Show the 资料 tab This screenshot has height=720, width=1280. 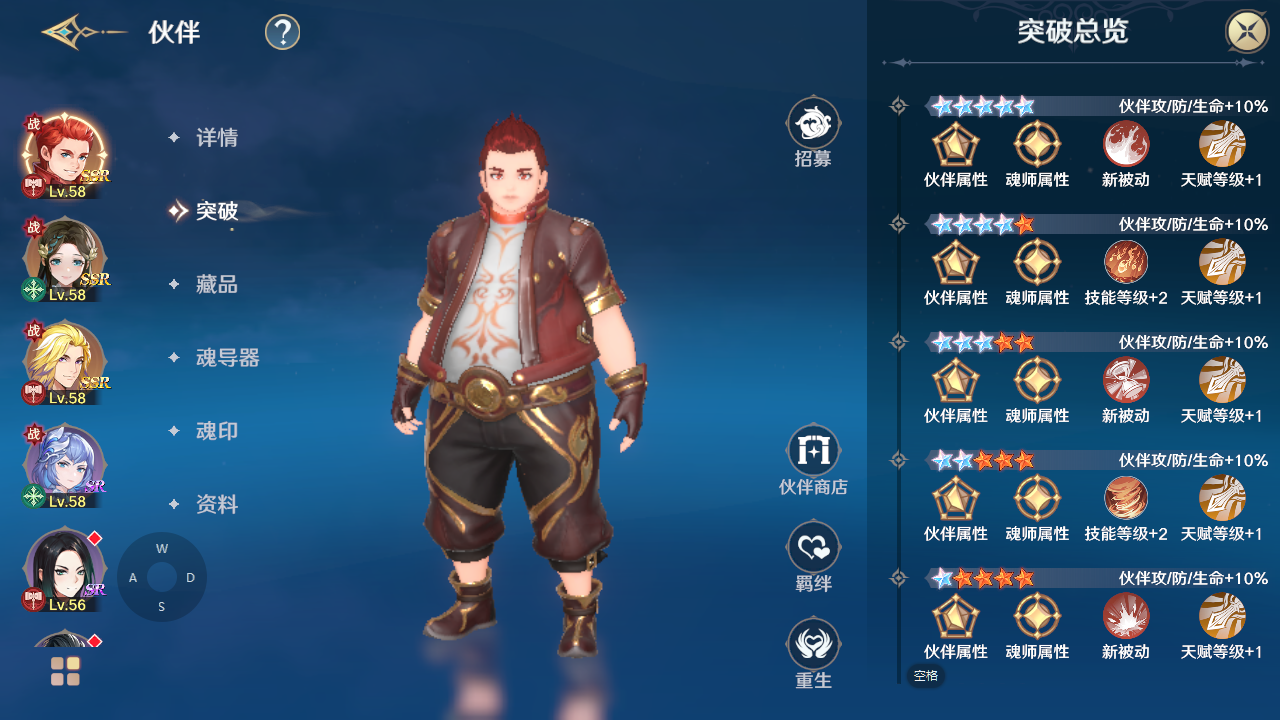point(216,505)
